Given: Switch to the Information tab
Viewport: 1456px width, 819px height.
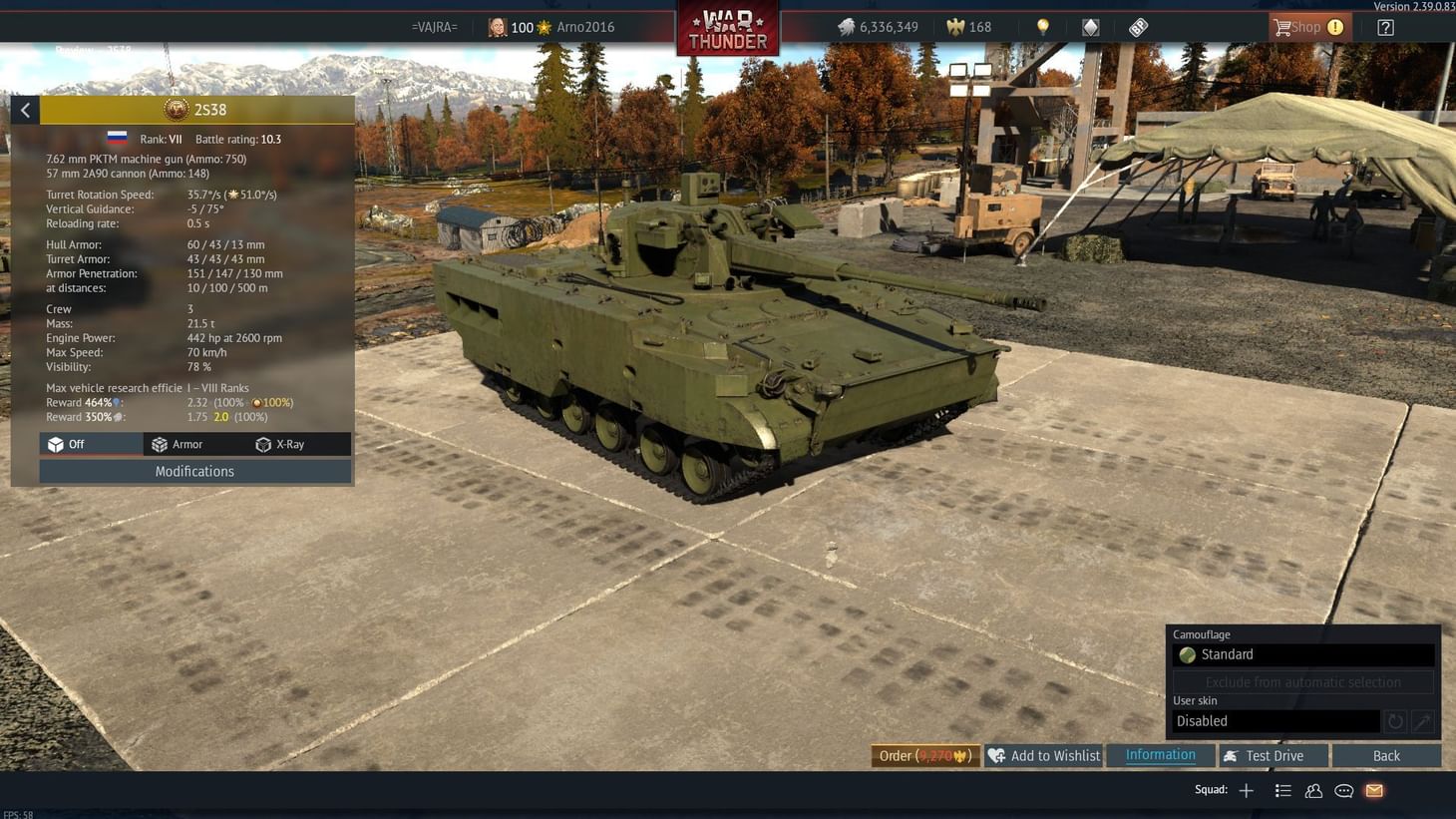Looking at the screenshot, I should [x=1160, y=755].
